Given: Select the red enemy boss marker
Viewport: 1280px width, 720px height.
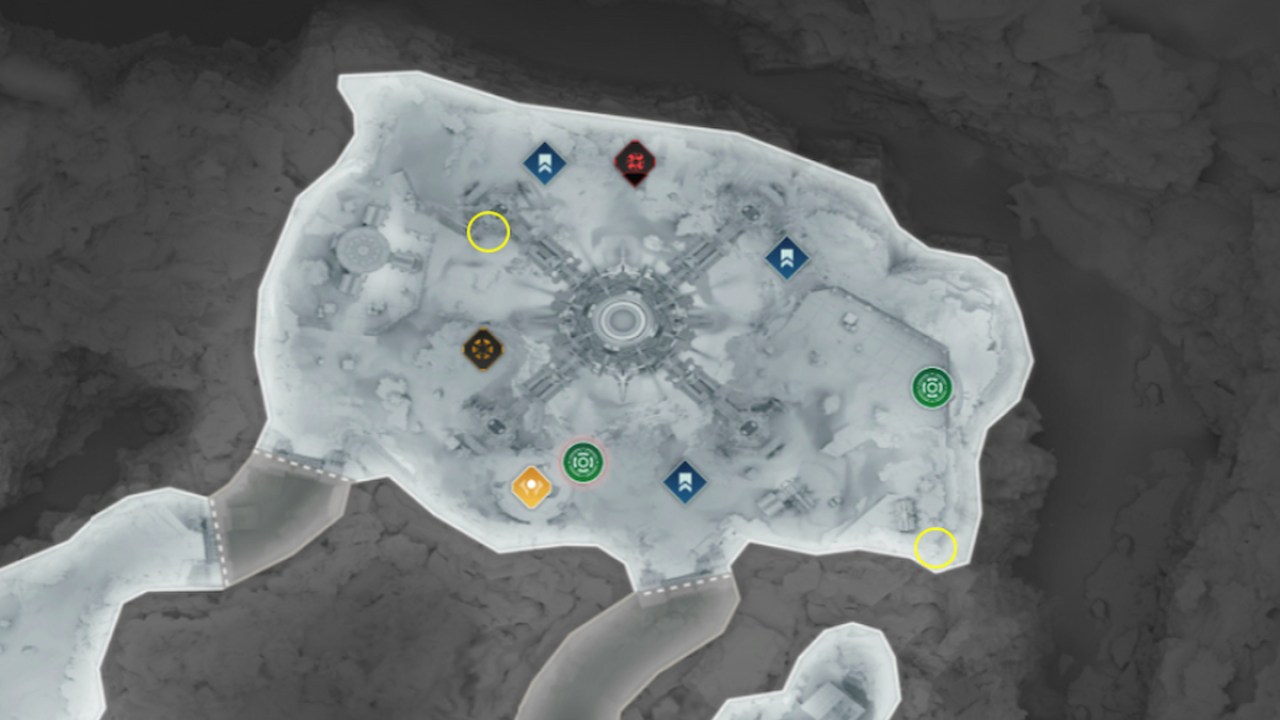Looking at the screenshot, I should click(x=637, y=163).
